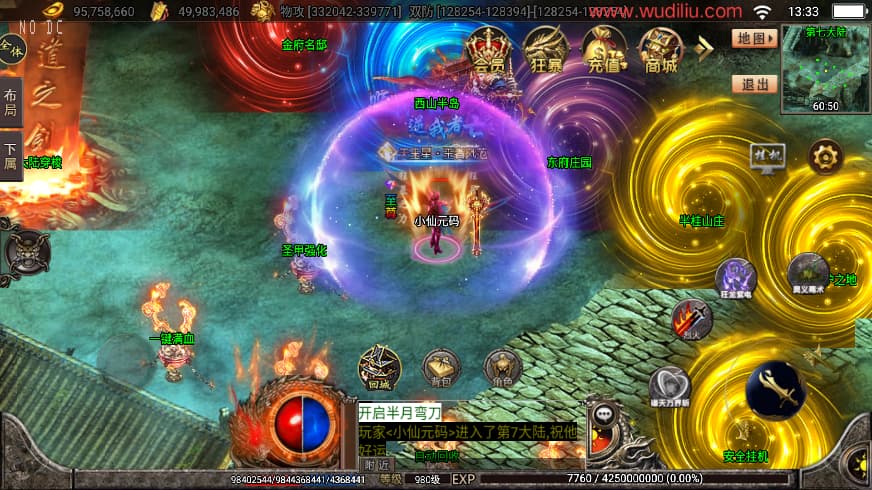Open the 背包 backpack
Image resolution: width=872 pixels, height=490 pixels.
441,367
